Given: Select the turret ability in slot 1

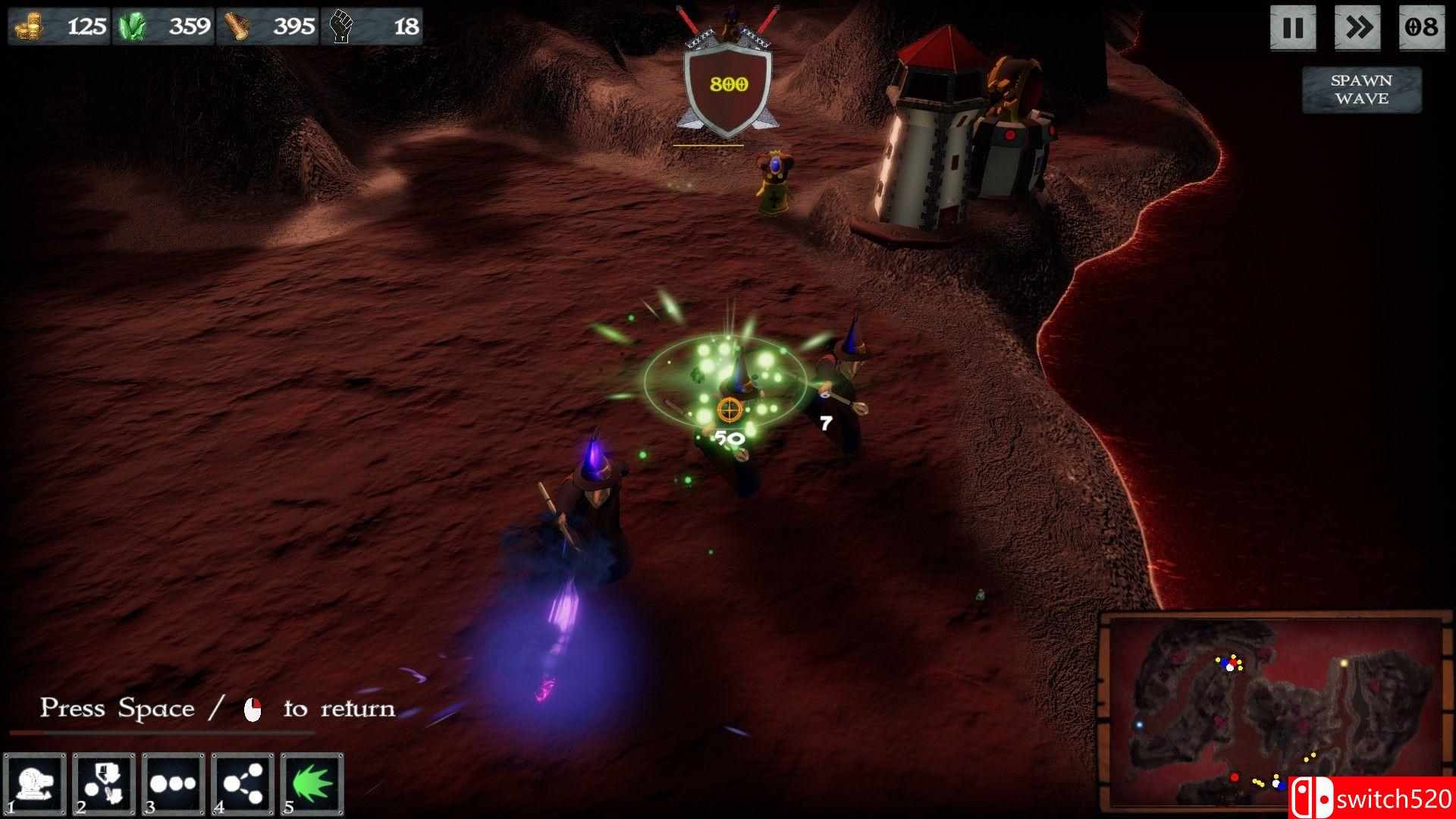Looking at the screenshot, I should coord(35,784).
